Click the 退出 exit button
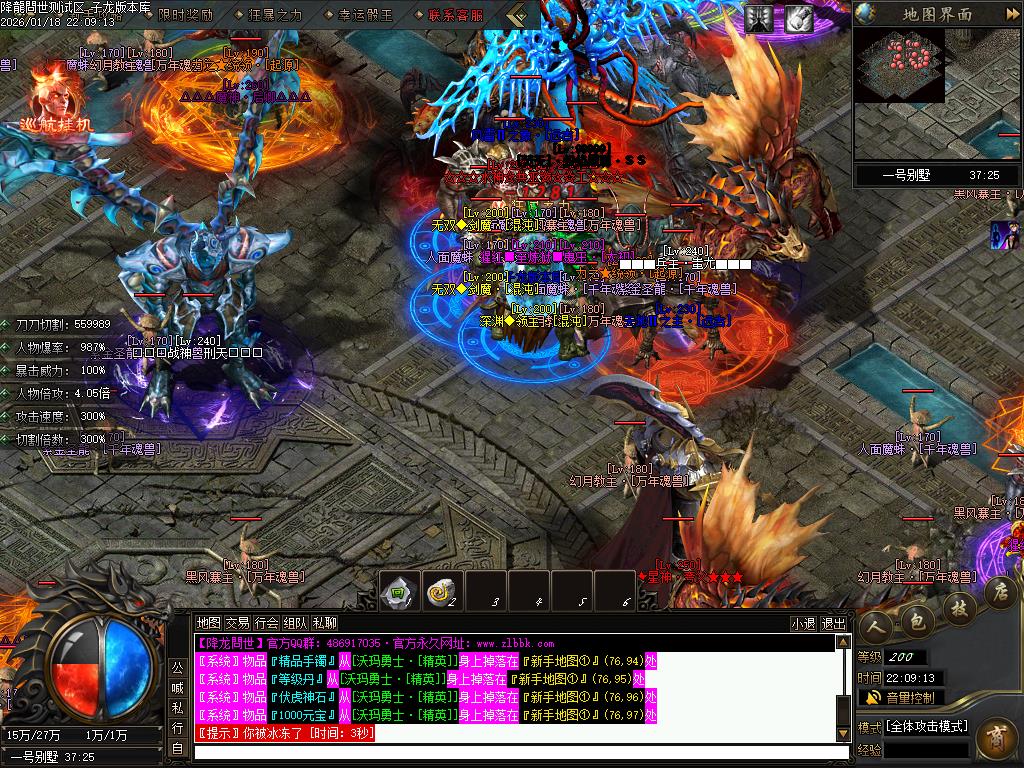The image size is (1024, 768). click(x=833, y=623)
